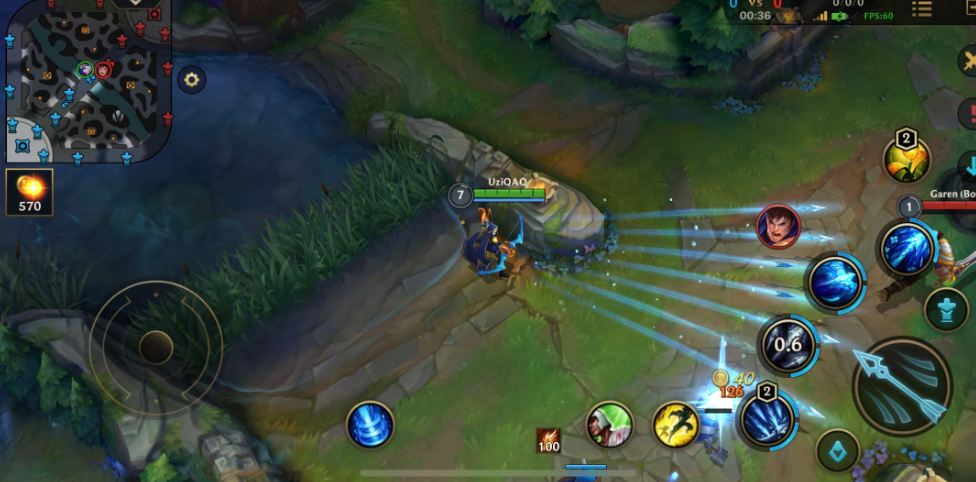This screenshot has height=482, width=976.
Task: Tap the attack-minion targeting button
Action: (x=838, y=450)
